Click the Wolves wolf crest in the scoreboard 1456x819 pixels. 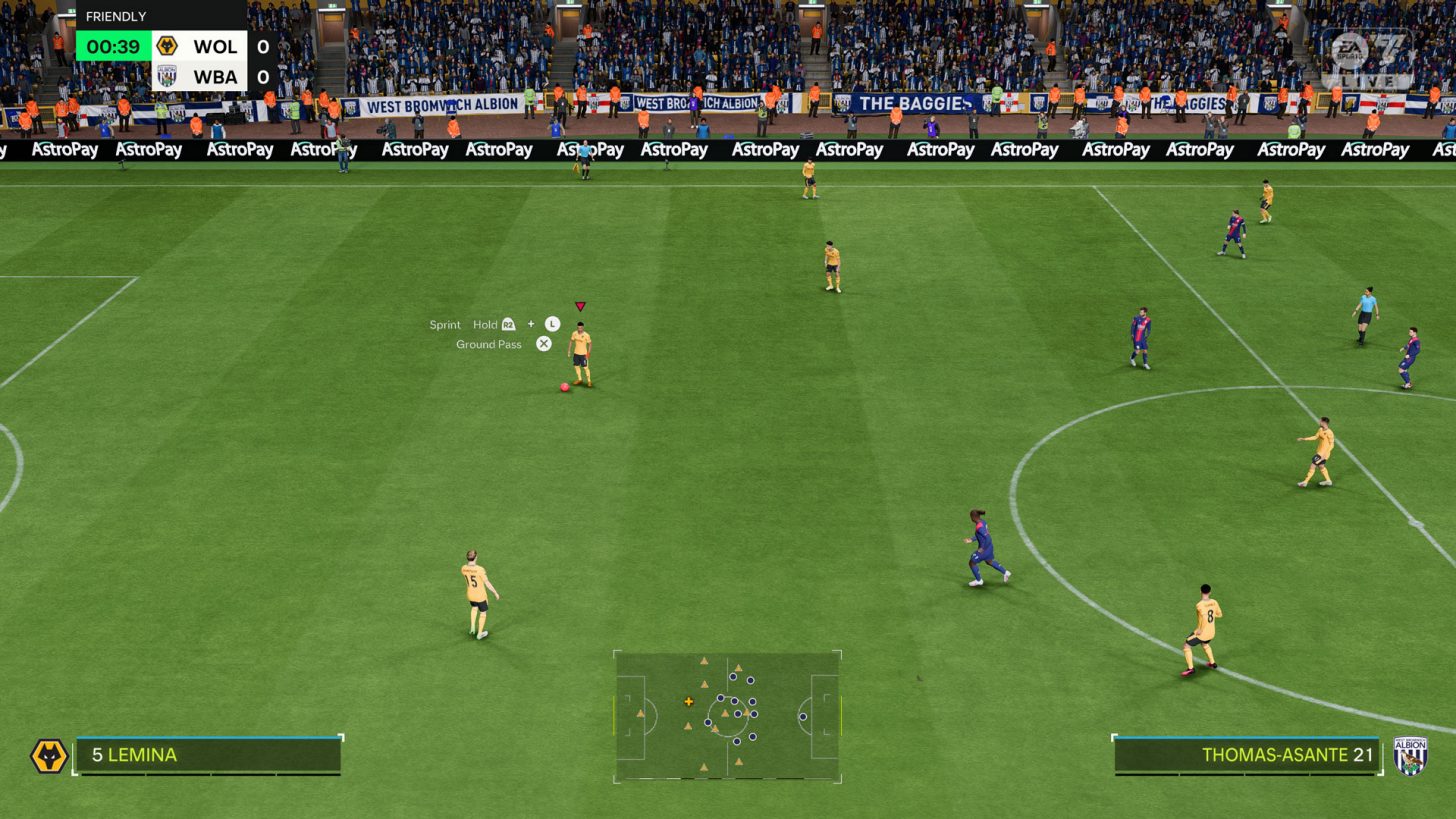(167, 46)
